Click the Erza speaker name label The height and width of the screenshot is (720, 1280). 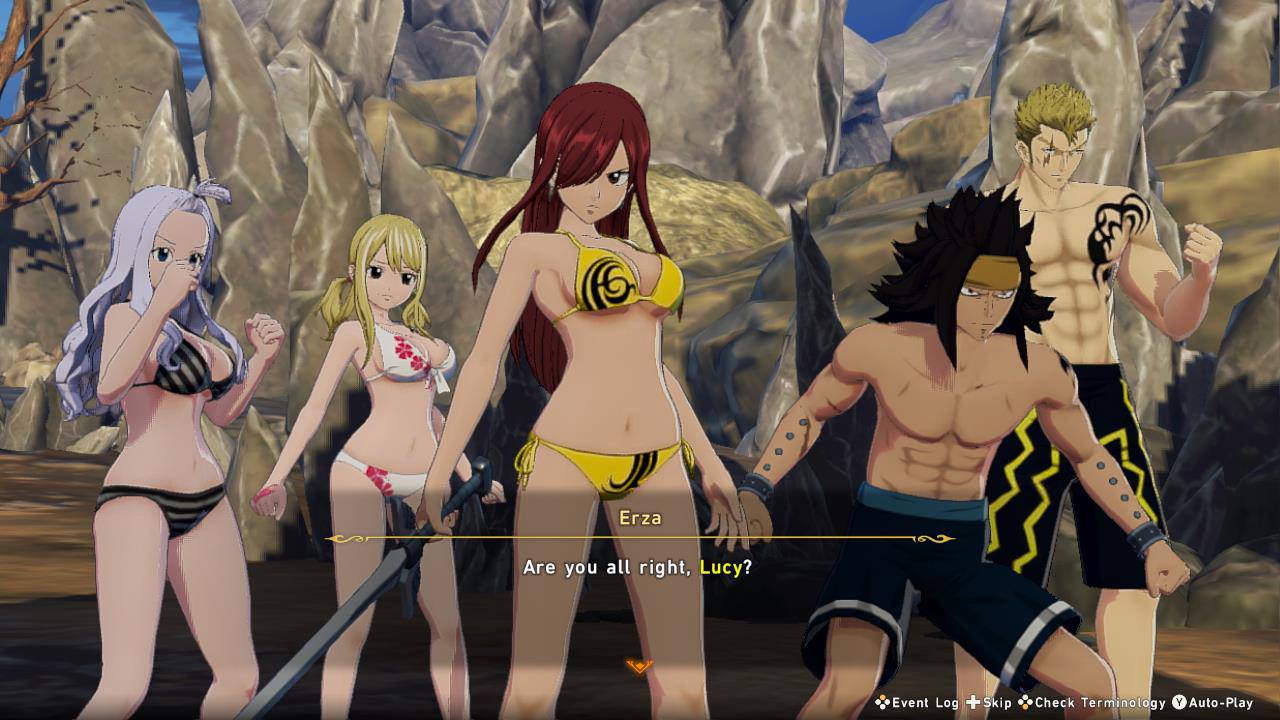641,518
